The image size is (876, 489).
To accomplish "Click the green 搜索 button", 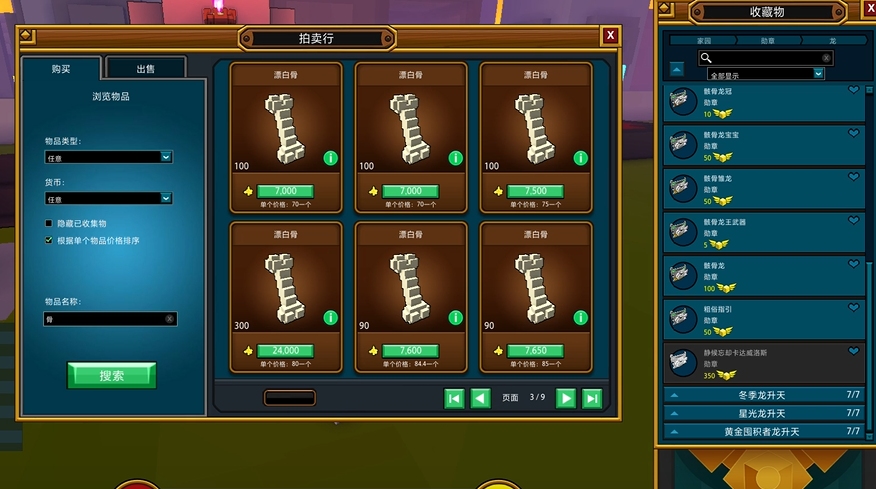I will (112, 375).
